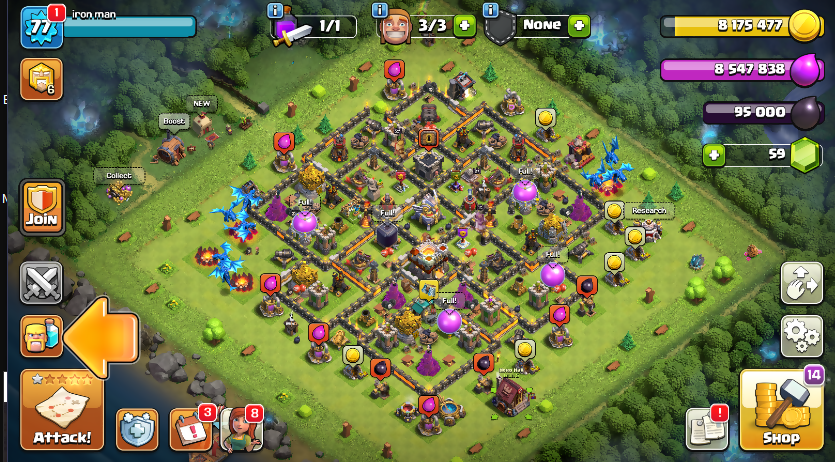Add gems with the green plus button
This screenshot has width=835, height=462.
(x=713, y=155)
